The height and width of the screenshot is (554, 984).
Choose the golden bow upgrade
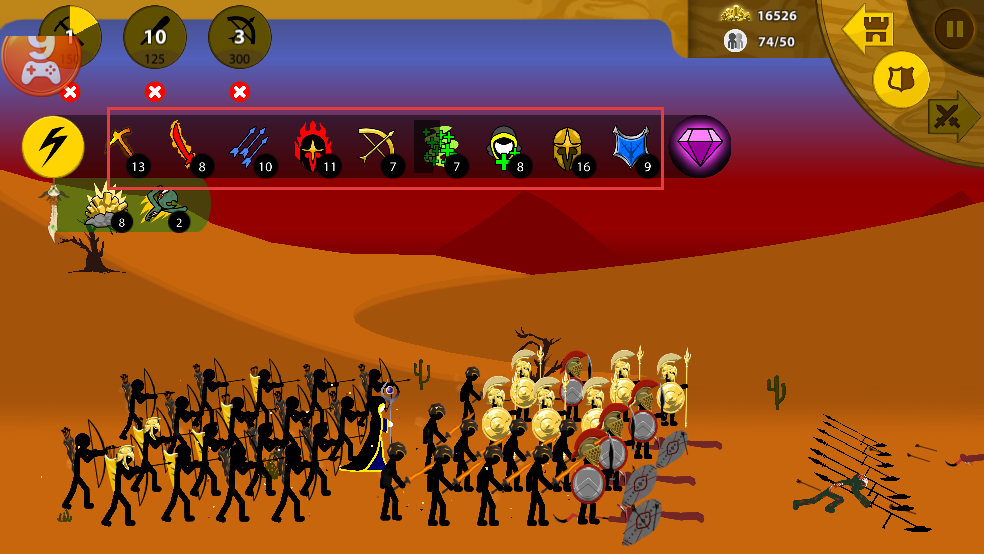tap(377, 147)
